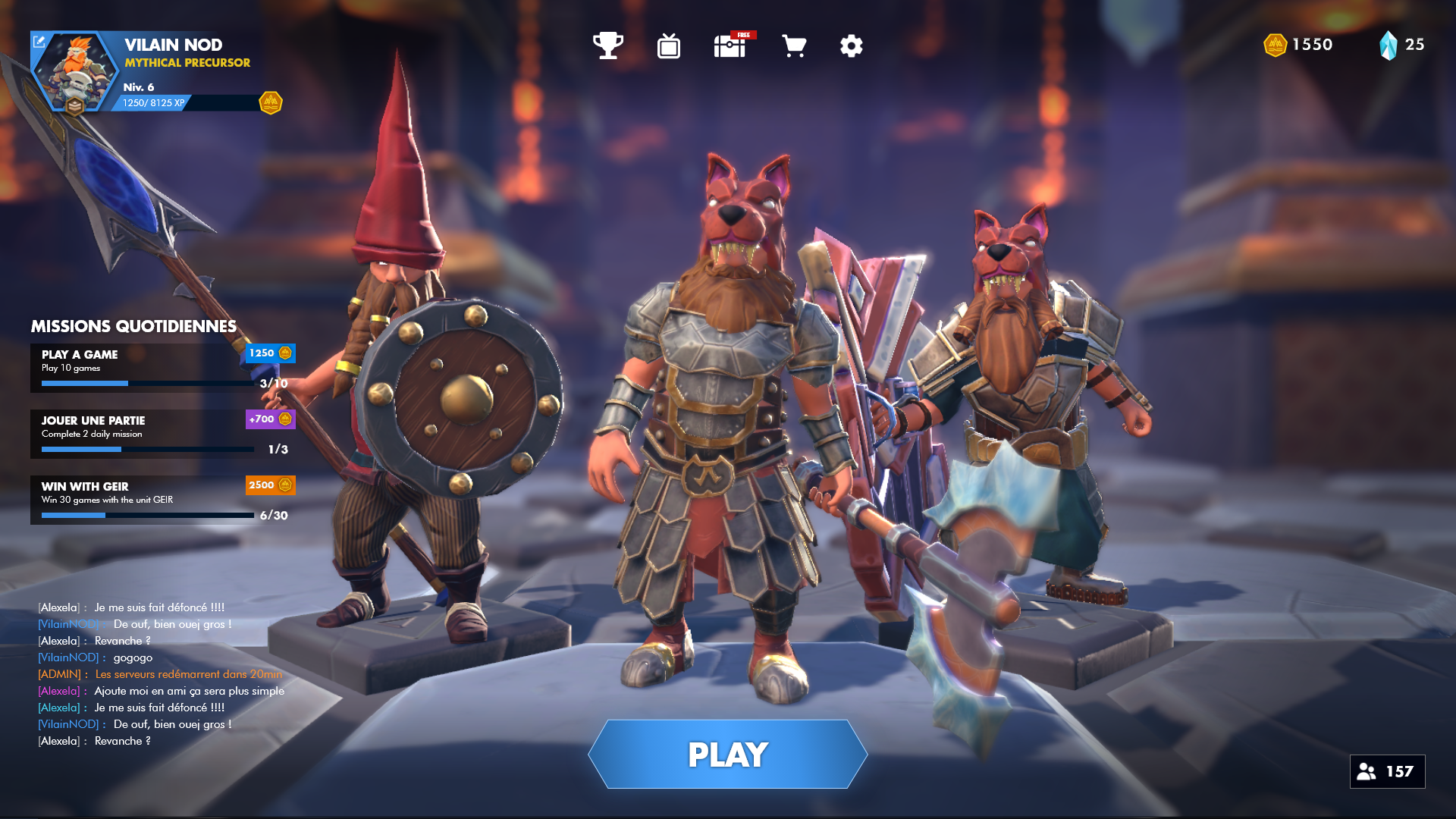Open the settings gear menu

coord(851,45)
